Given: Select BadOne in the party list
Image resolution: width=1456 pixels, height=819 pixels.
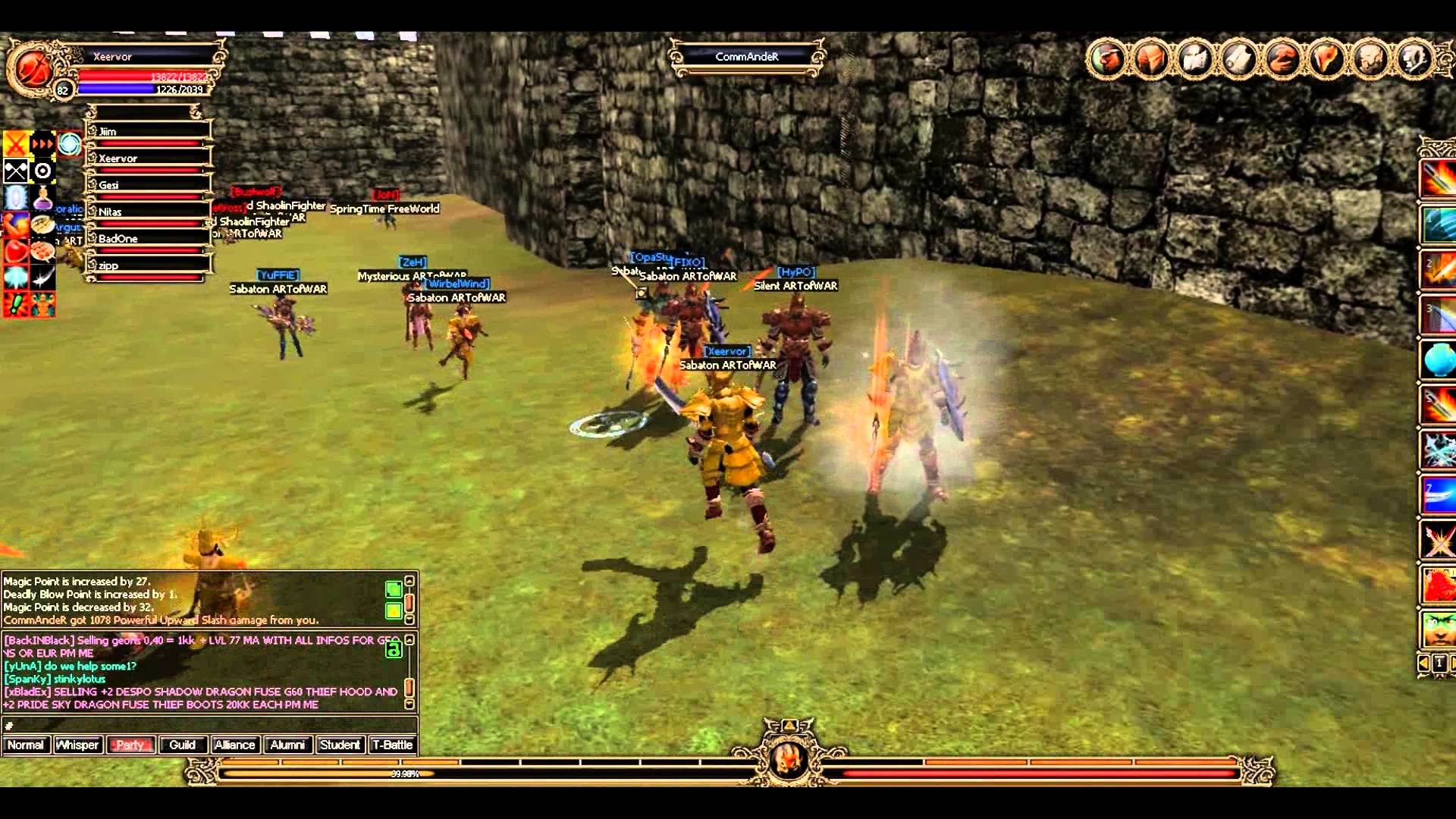Looking at the screenshot, I should (x=148, y=239).
